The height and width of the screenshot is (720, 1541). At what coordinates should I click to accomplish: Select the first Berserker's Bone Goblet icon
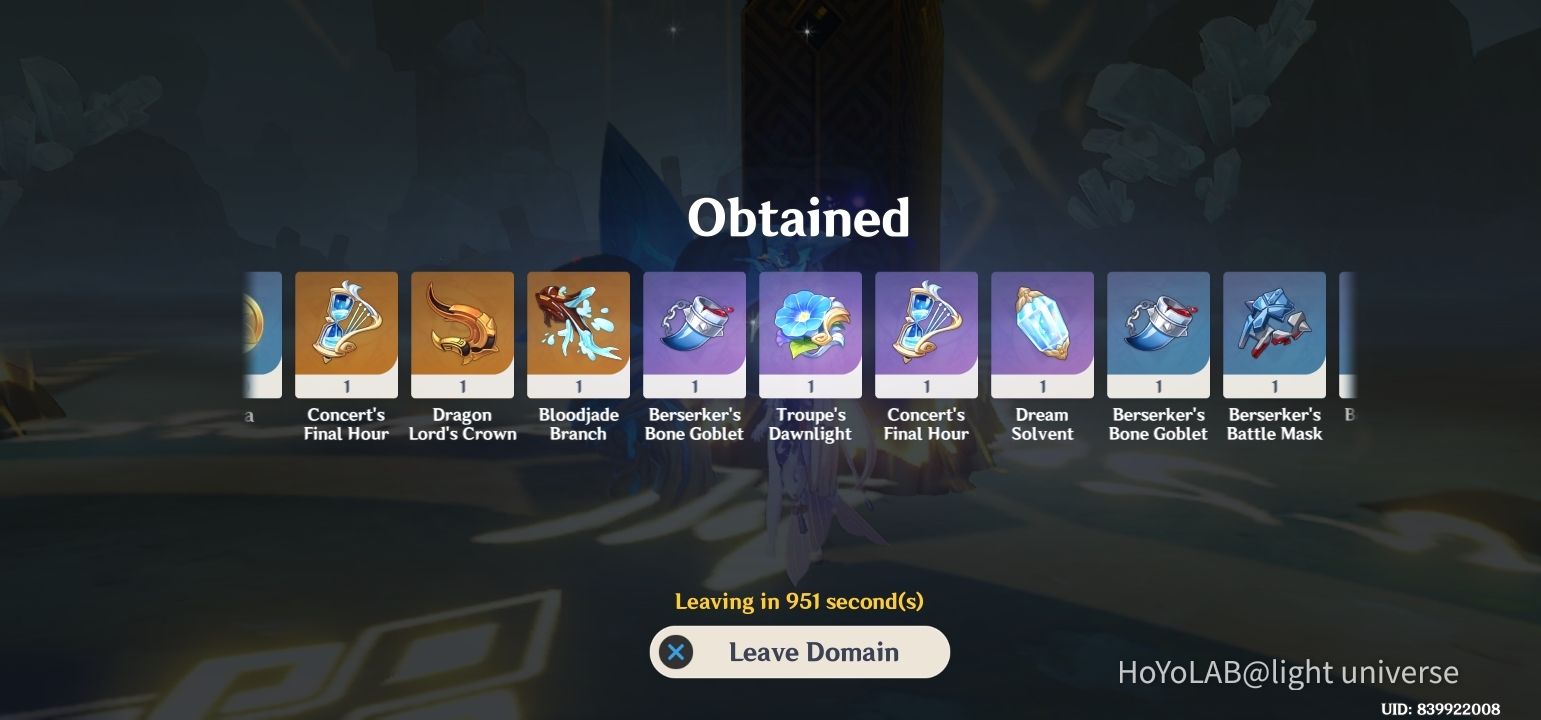point(694,332)
